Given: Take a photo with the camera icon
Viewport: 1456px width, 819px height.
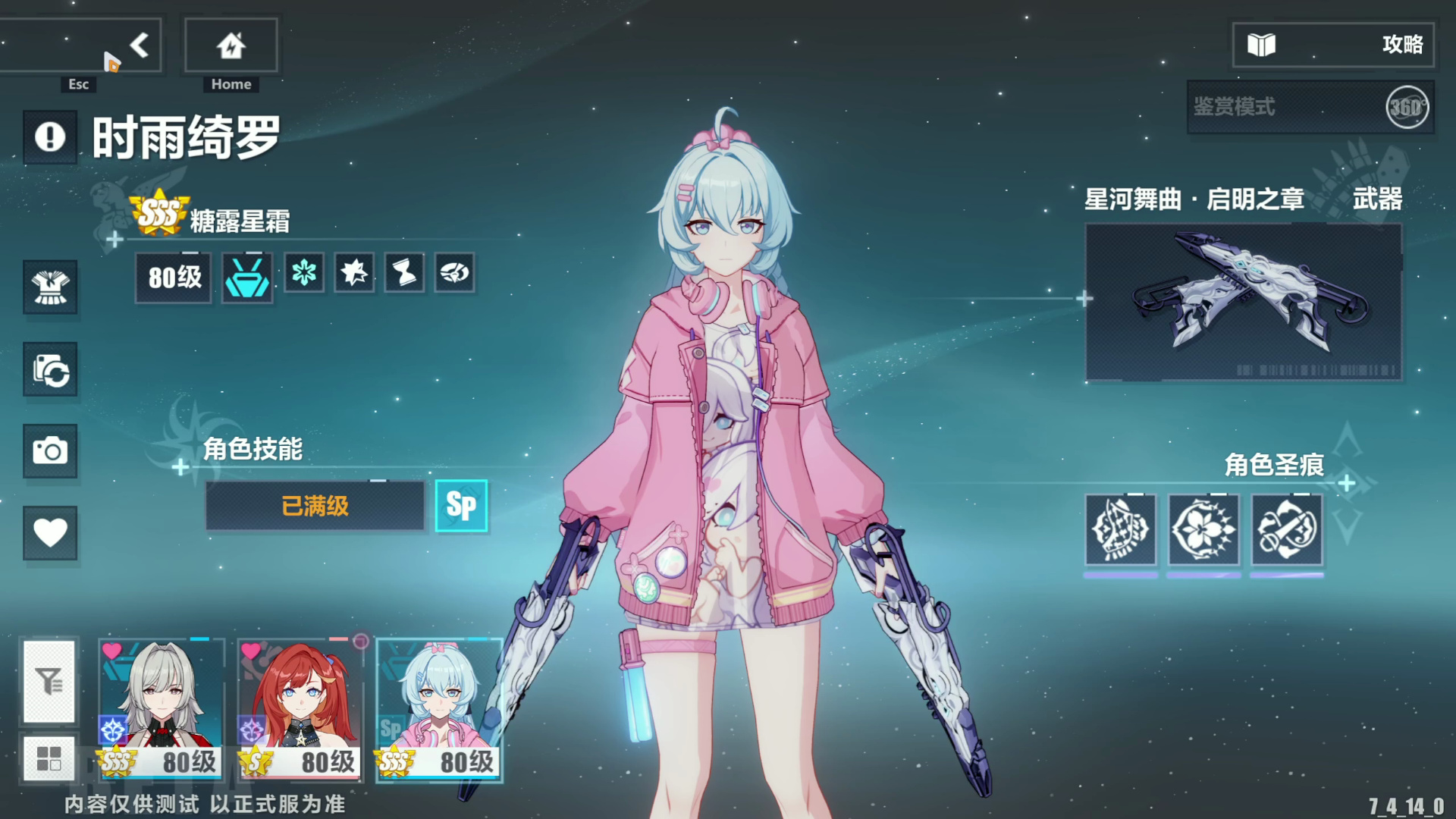Looking at the screenshot, I should coord(50,451).
